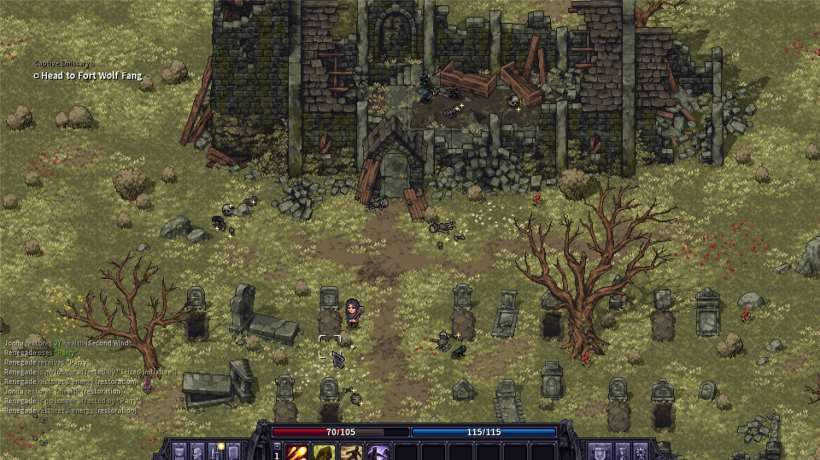The width and height of the screenshot is (820, 460).
Task: Use the yellow-green skill in the hotbar
Action: click(x=324, y=452)
